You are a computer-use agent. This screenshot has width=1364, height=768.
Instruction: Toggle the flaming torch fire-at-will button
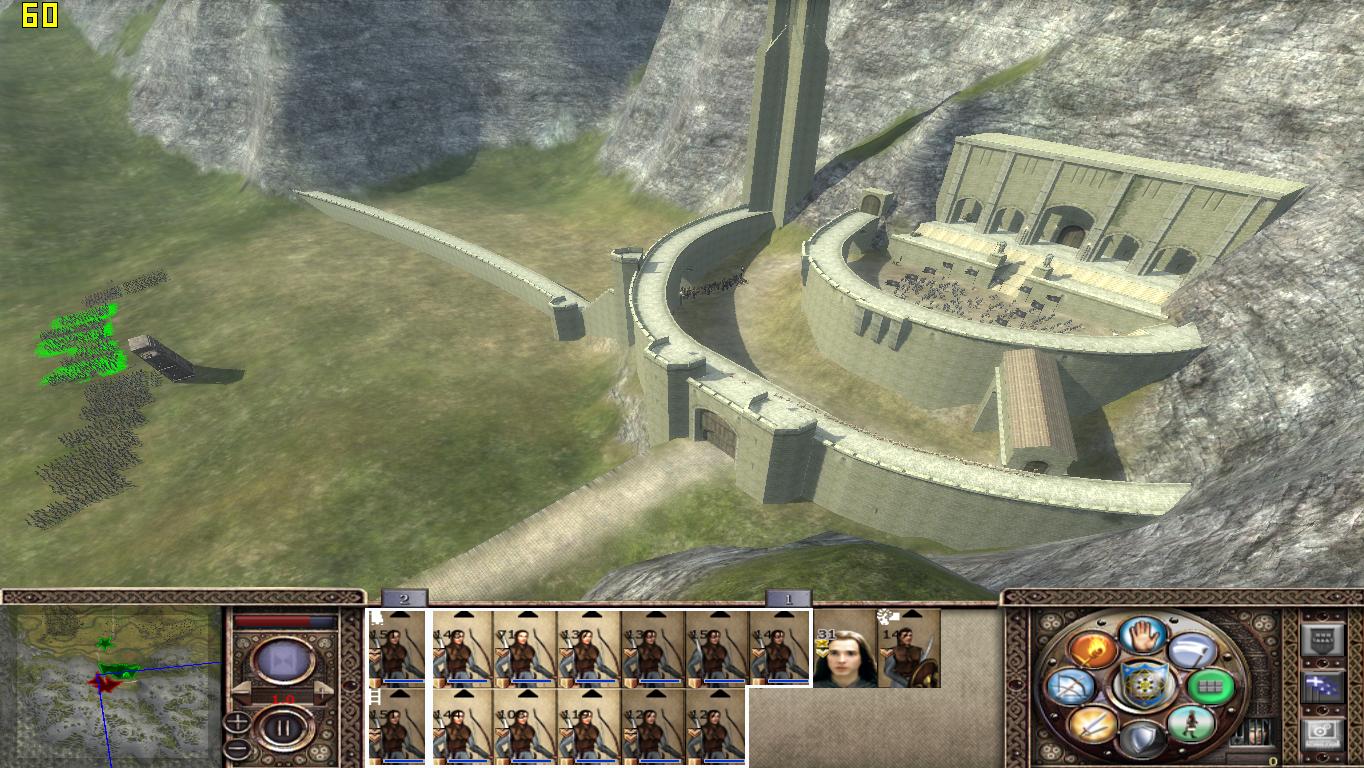1093,650
